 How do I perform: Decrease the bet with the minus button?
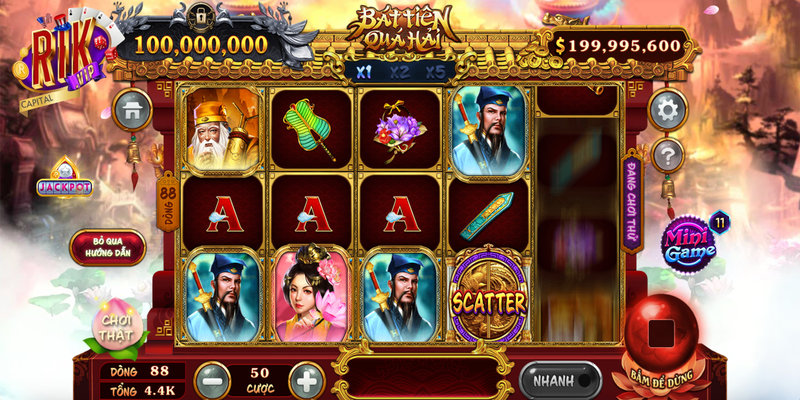pyautogui.click(x=213, y=380)
